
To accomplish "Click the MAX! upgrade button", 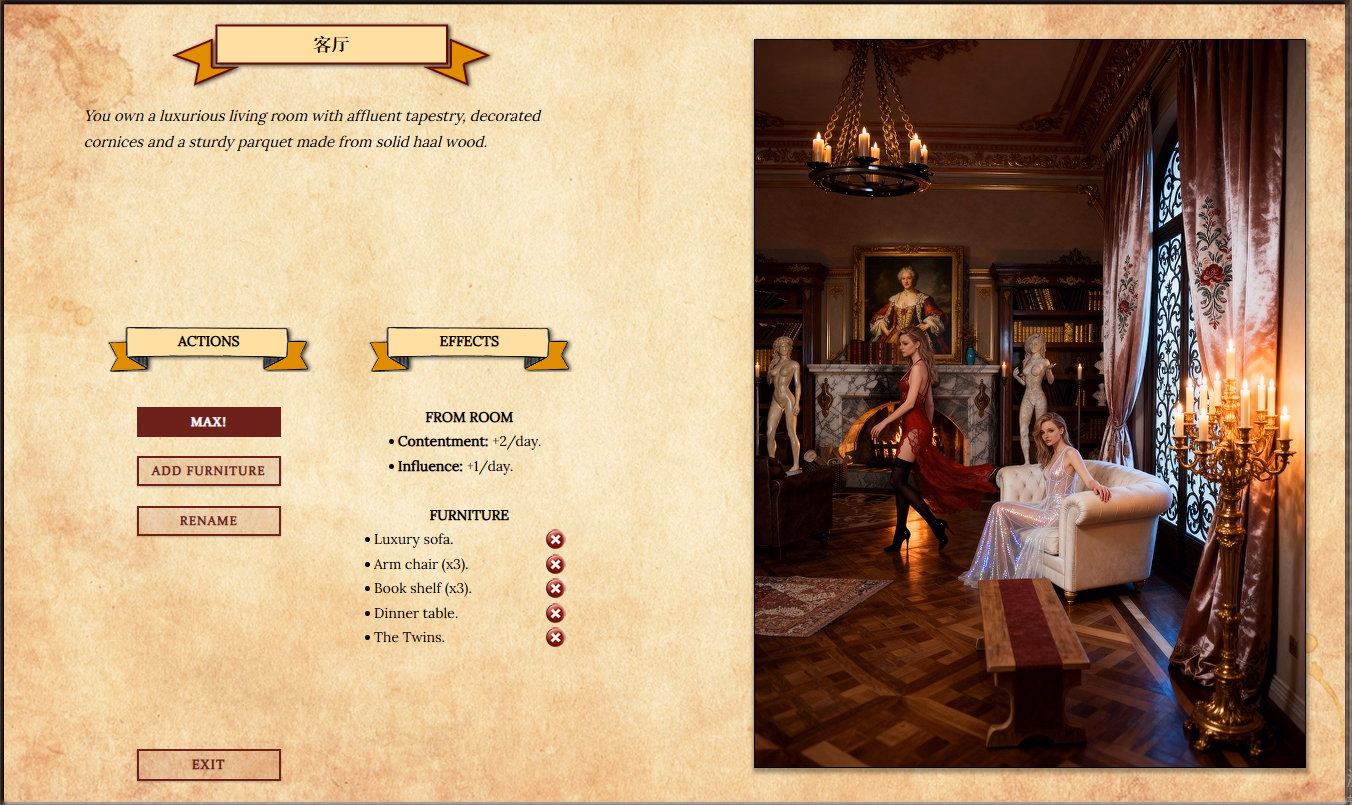I will click(208, 422).
